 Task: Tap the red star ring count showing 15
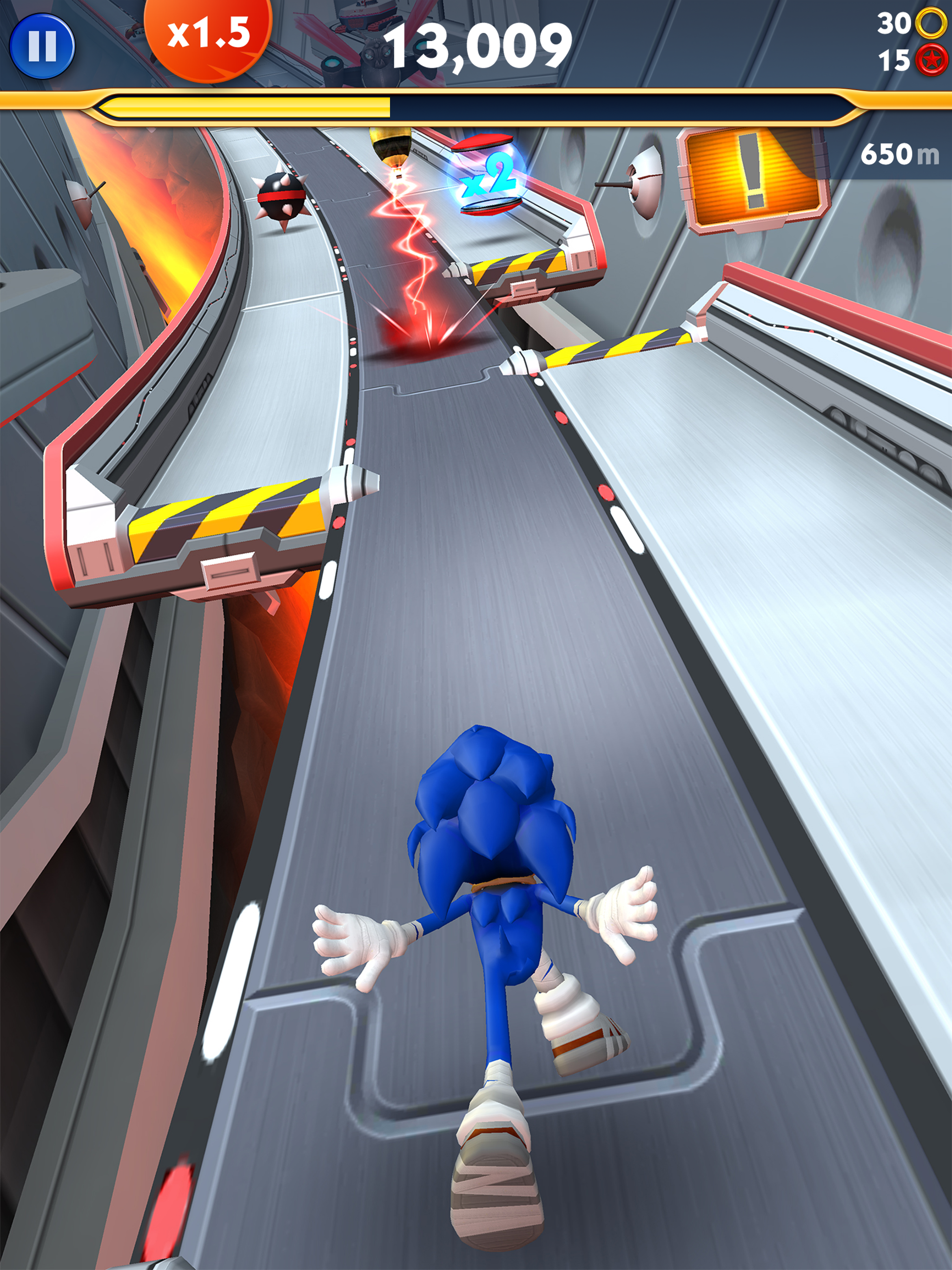[x=894, y=59]
